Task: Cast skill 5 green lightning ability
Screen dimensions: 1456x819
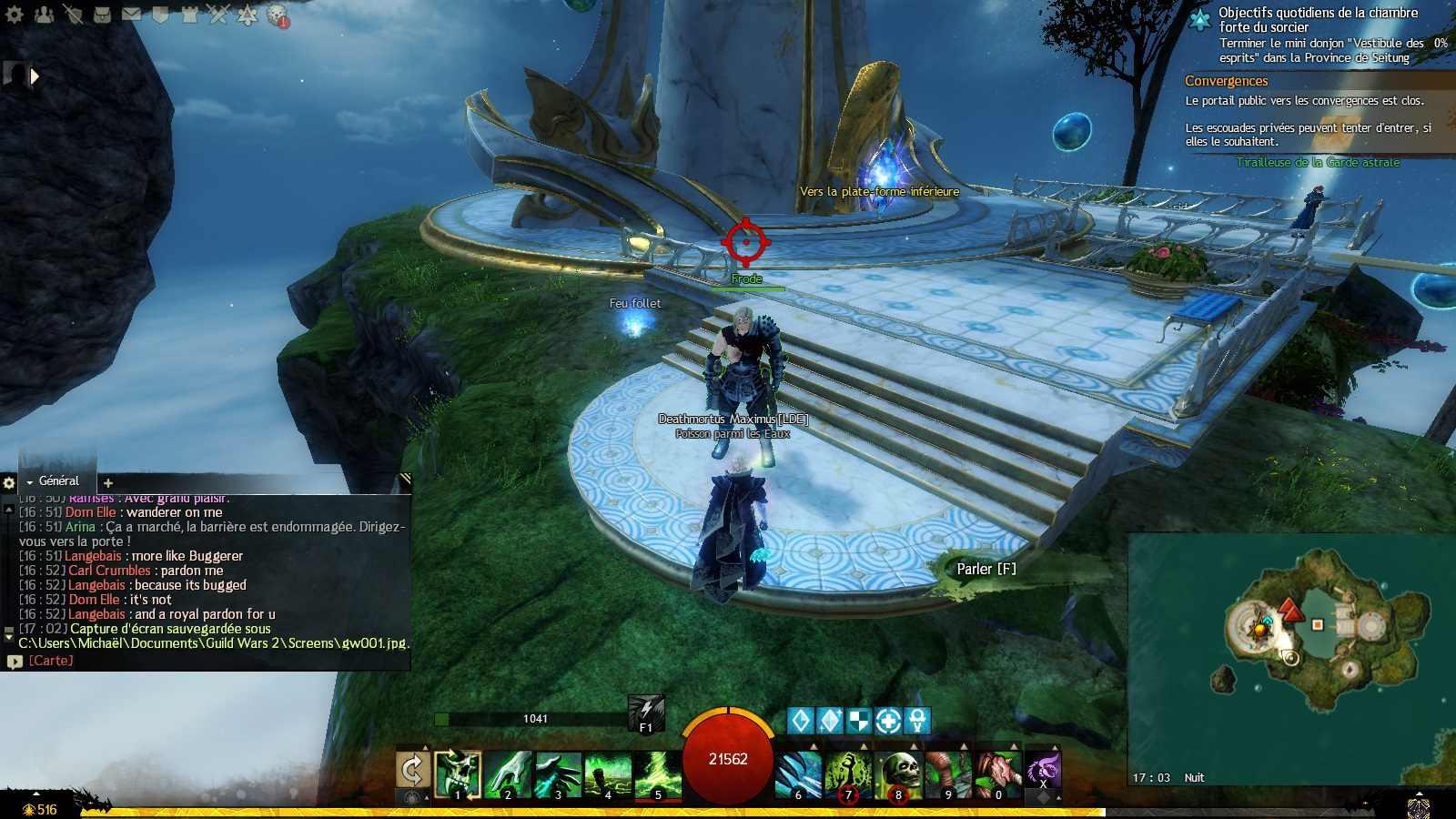Action: [658, 773]
